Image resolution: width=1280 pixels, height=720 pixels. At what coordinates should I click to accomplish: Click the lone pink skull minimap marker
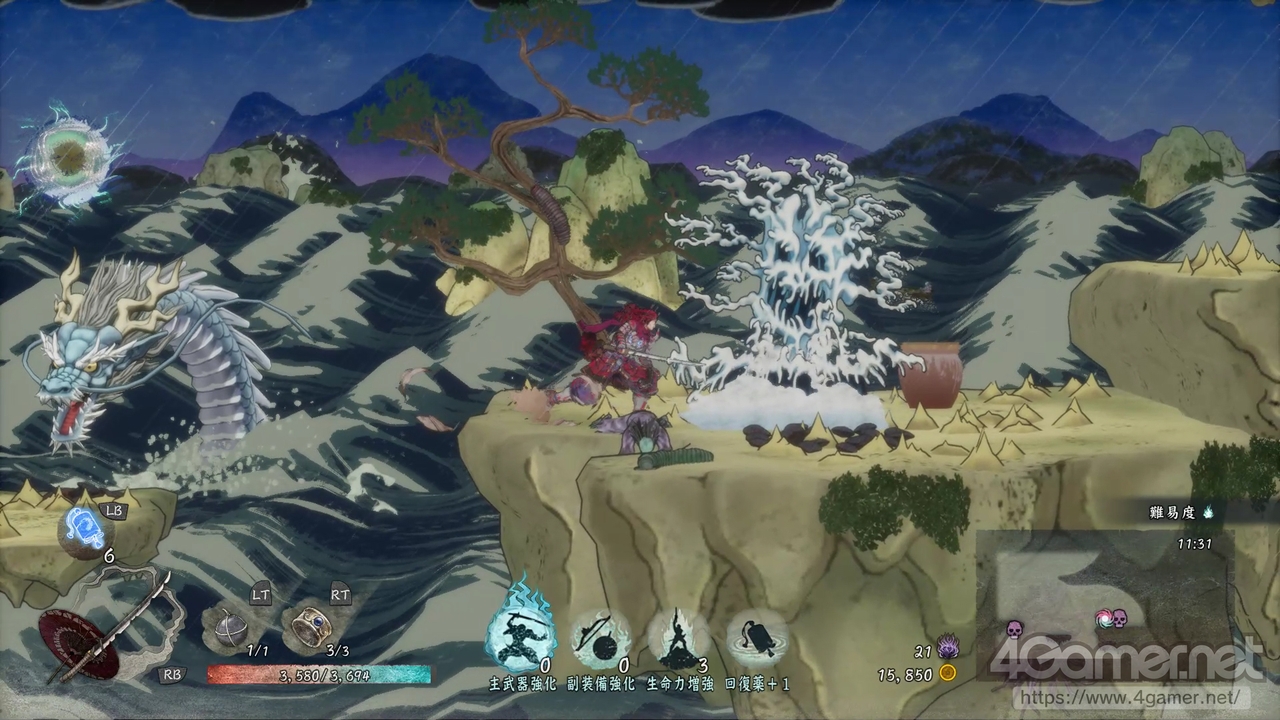coord(1014,629)
